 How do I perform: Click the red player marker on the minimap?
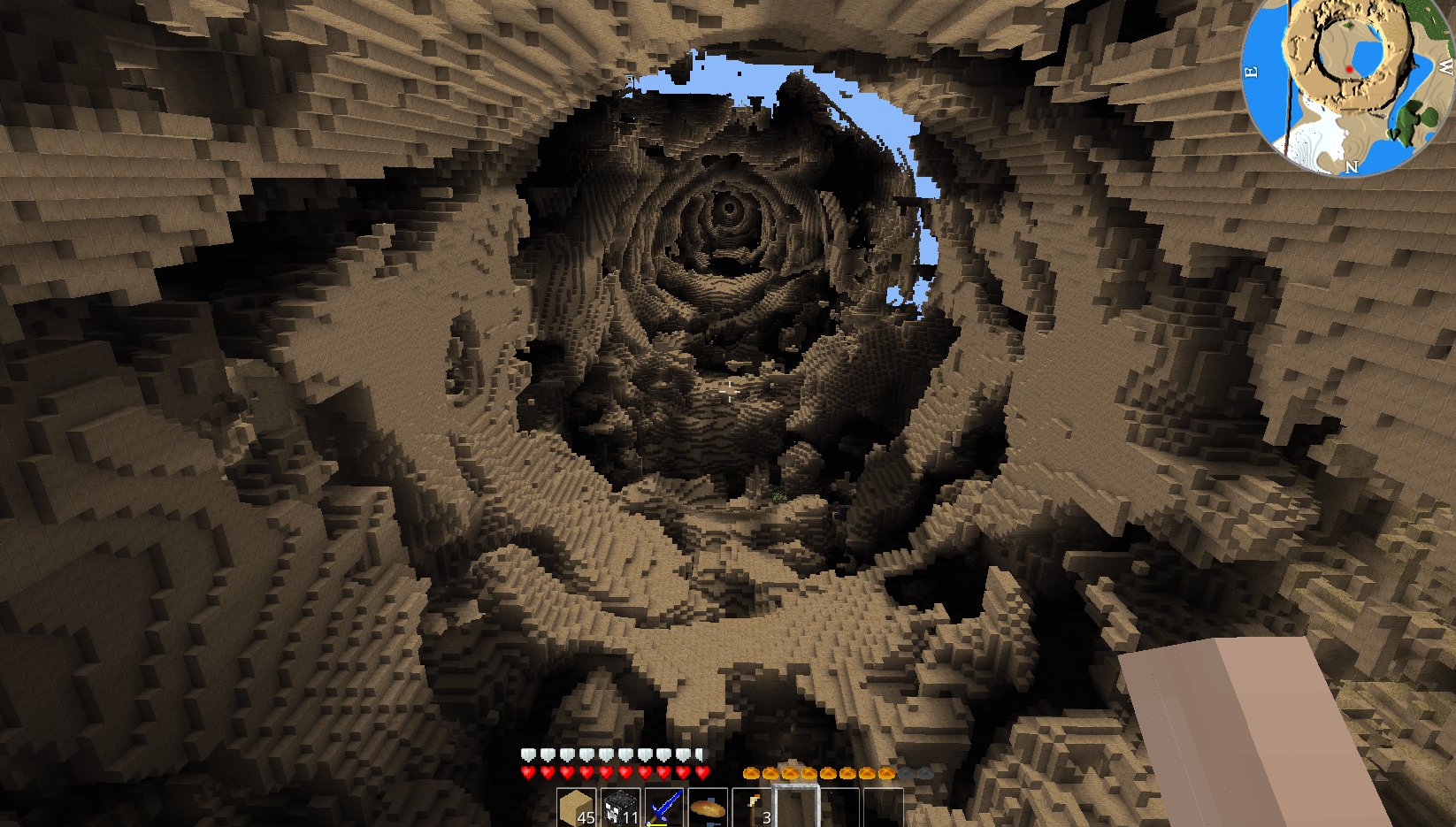coord(1349,69)
